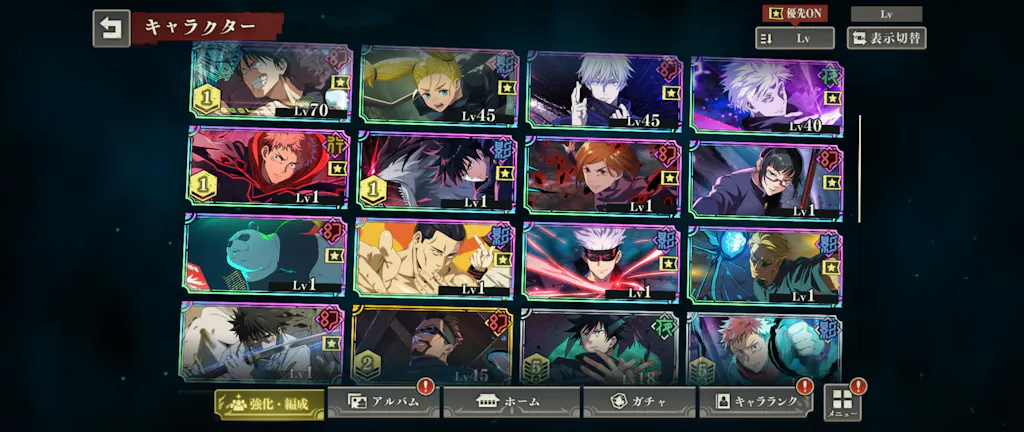Select the red-hooded pink-haired character card

coord(268,167)
